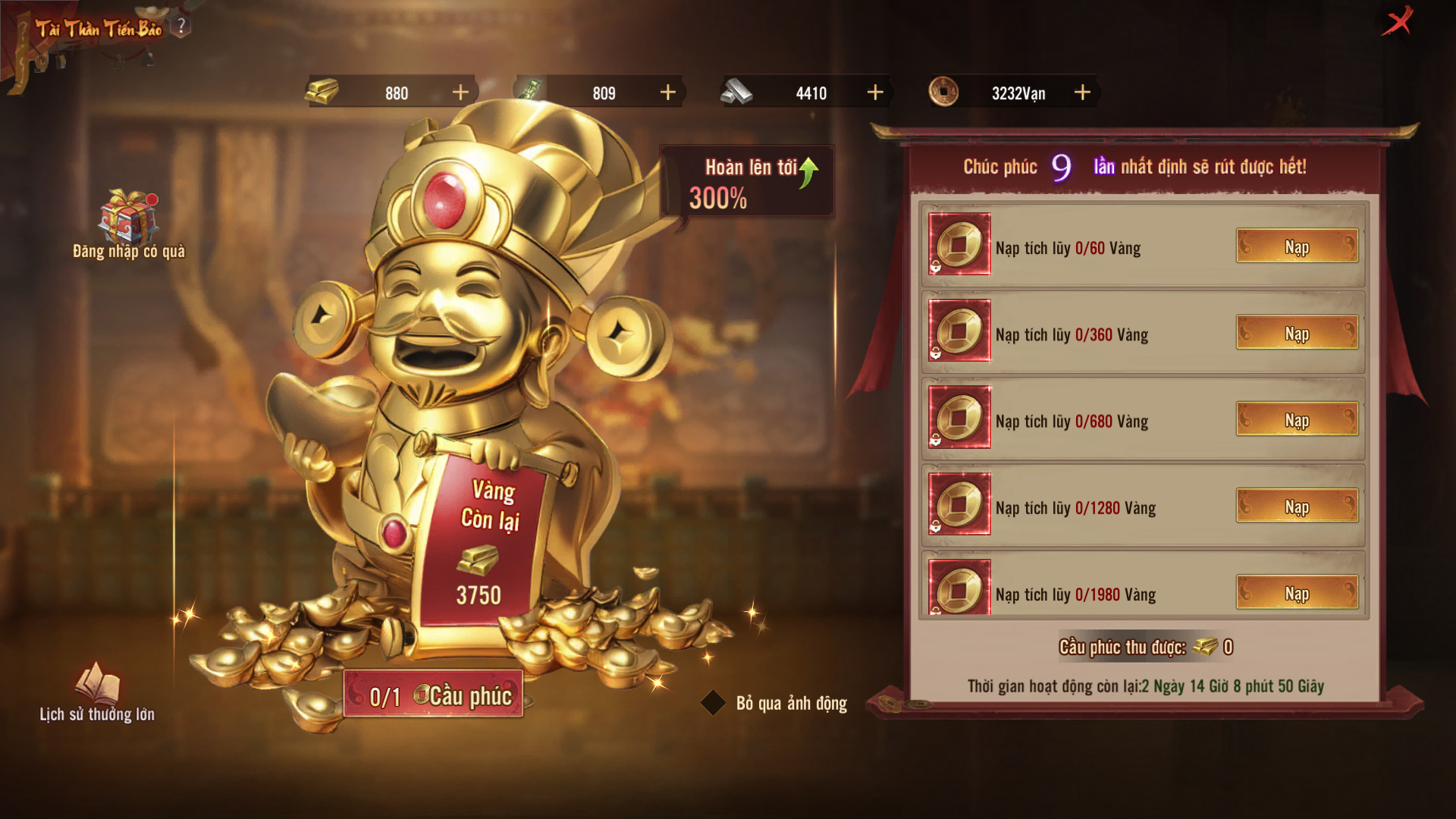Add more gold bars with plus button

[x=460, y=93]
